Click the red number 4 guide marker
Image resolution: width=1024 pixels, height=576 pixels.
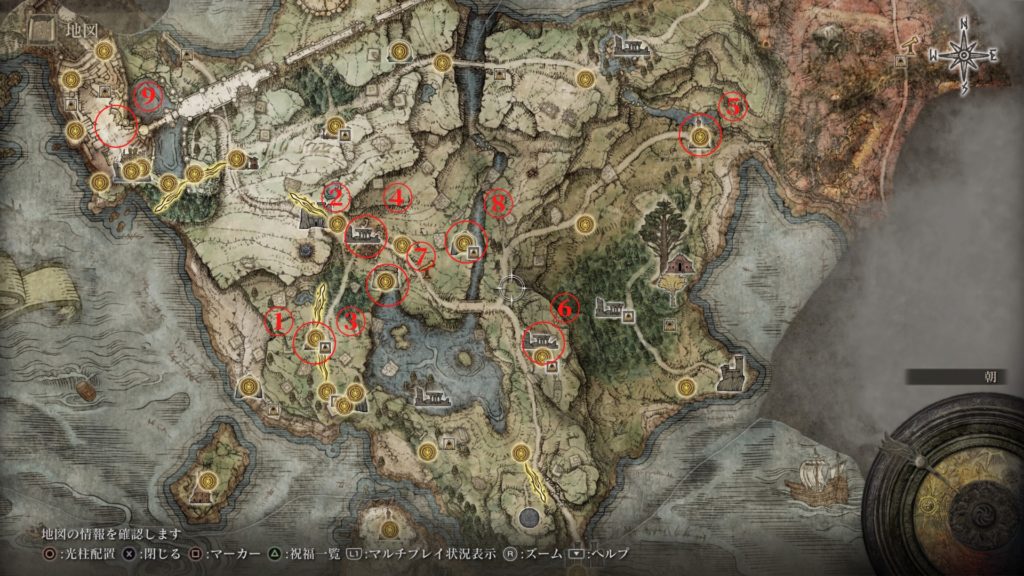pos(398,199)
